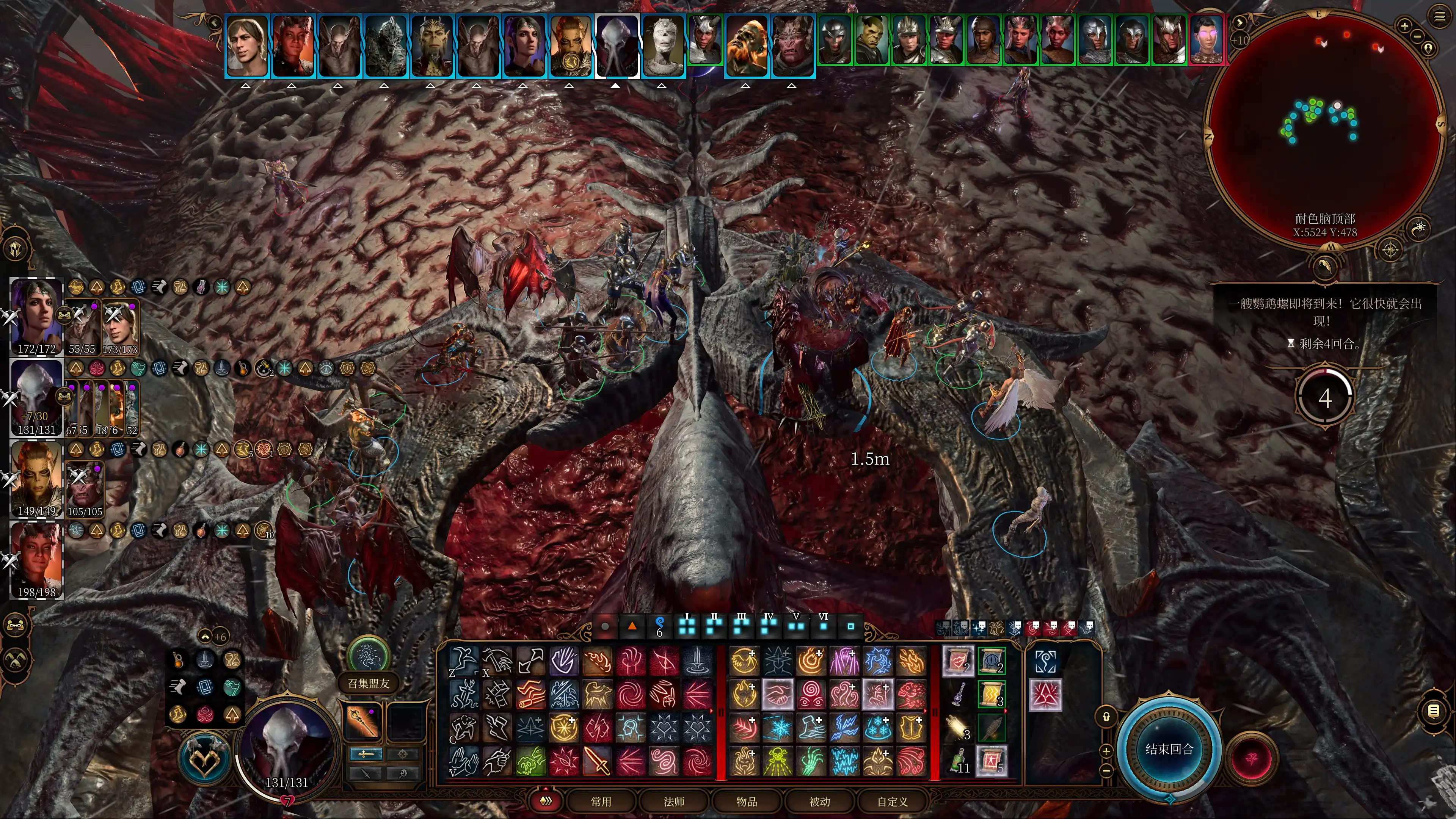The width and height of the screenshot is (1456, 819).
Task: Open the 物品 hotbar tab
Action: coord(747,802)
